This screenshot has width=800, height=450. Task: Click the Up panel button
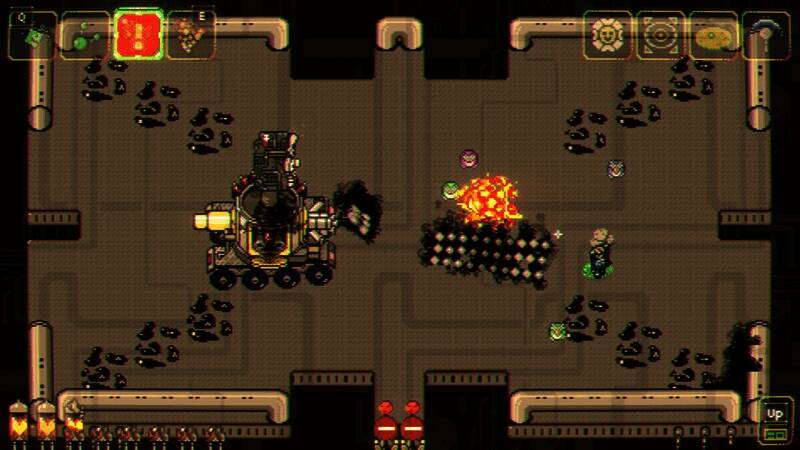click(775, 415)
